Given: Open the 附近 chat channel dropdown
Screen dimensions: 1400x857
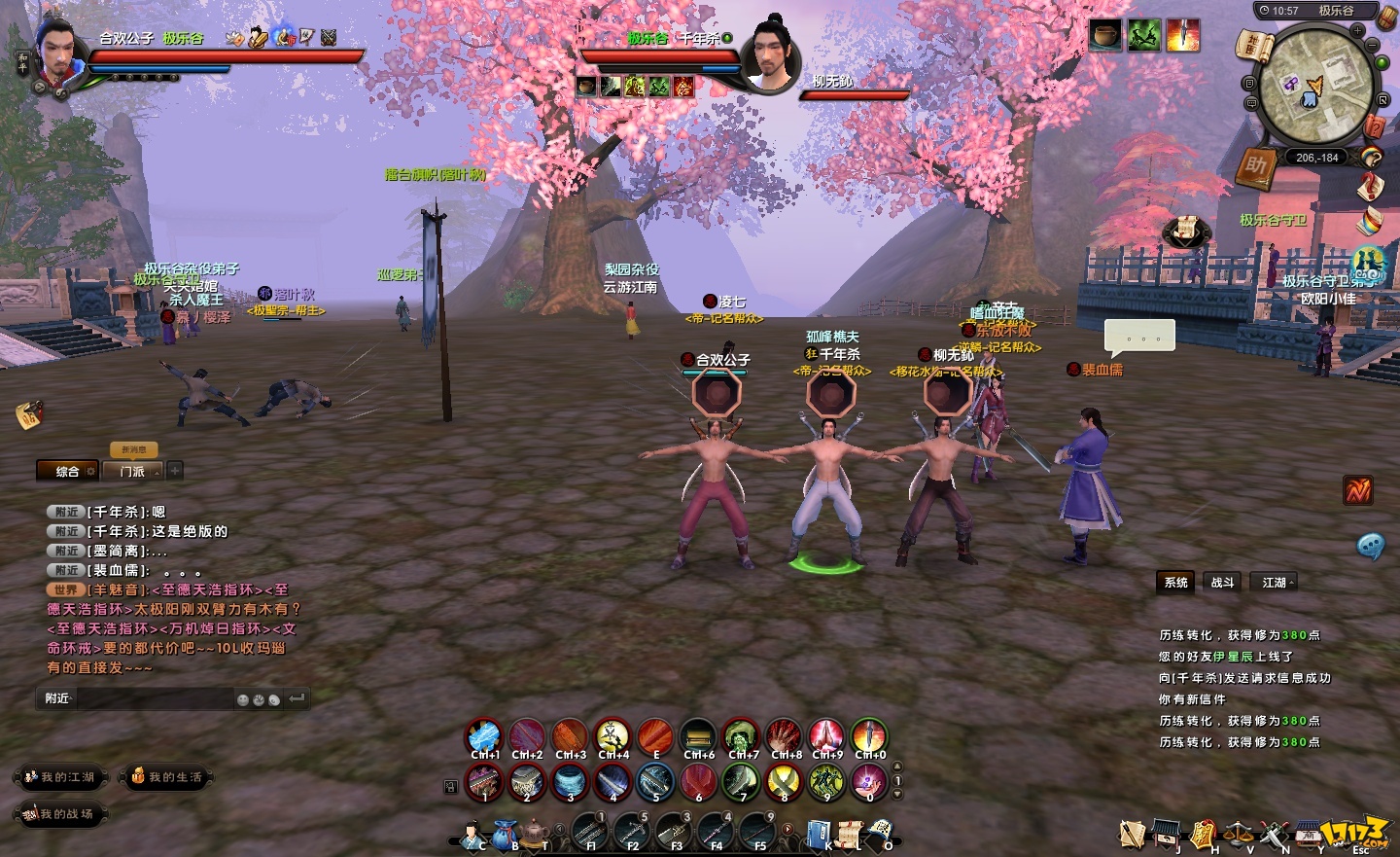Looking at the screenshot, I should (58, 698).
